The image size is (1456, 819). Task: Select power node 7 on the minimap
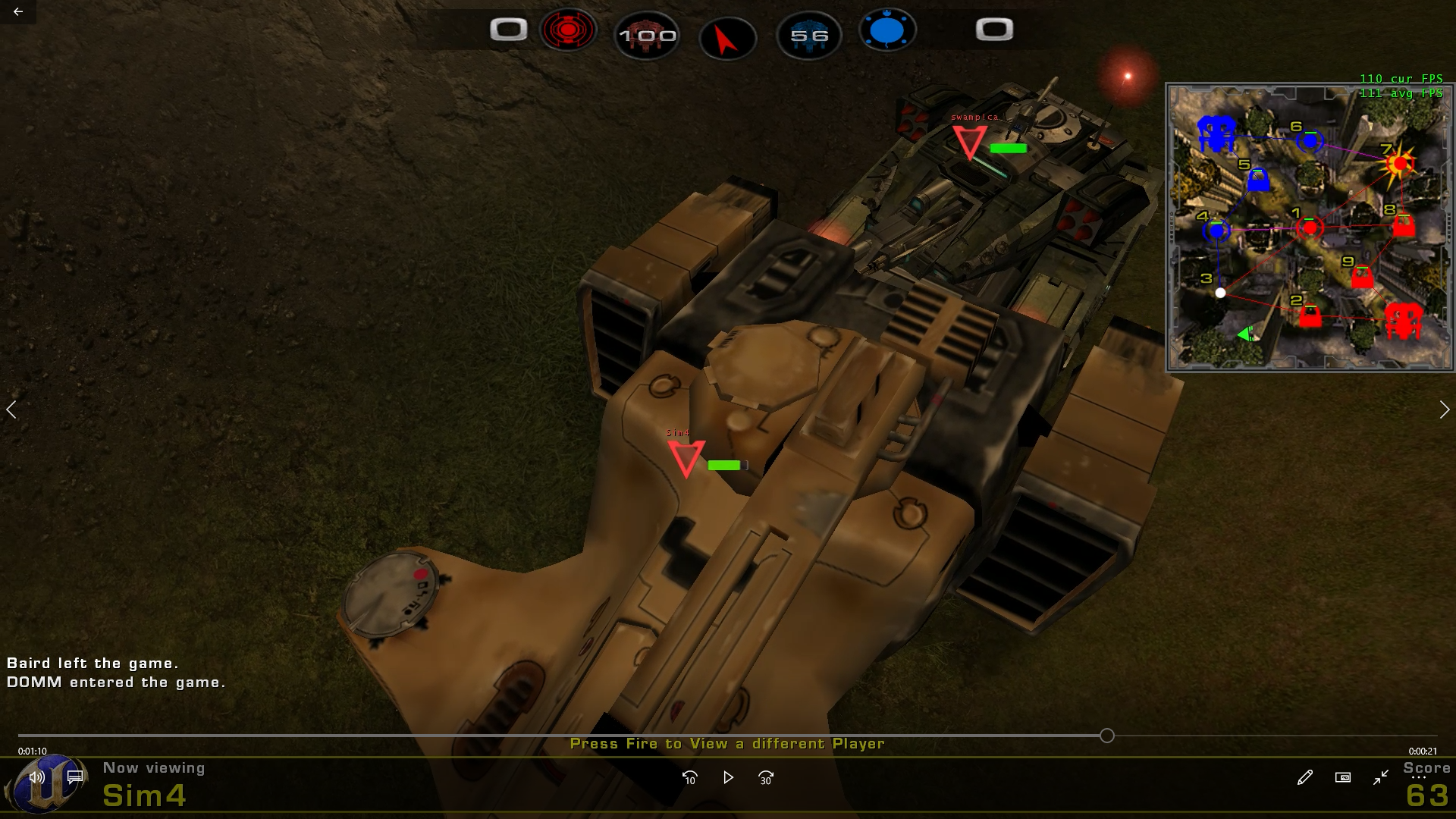coord(1400,164)
